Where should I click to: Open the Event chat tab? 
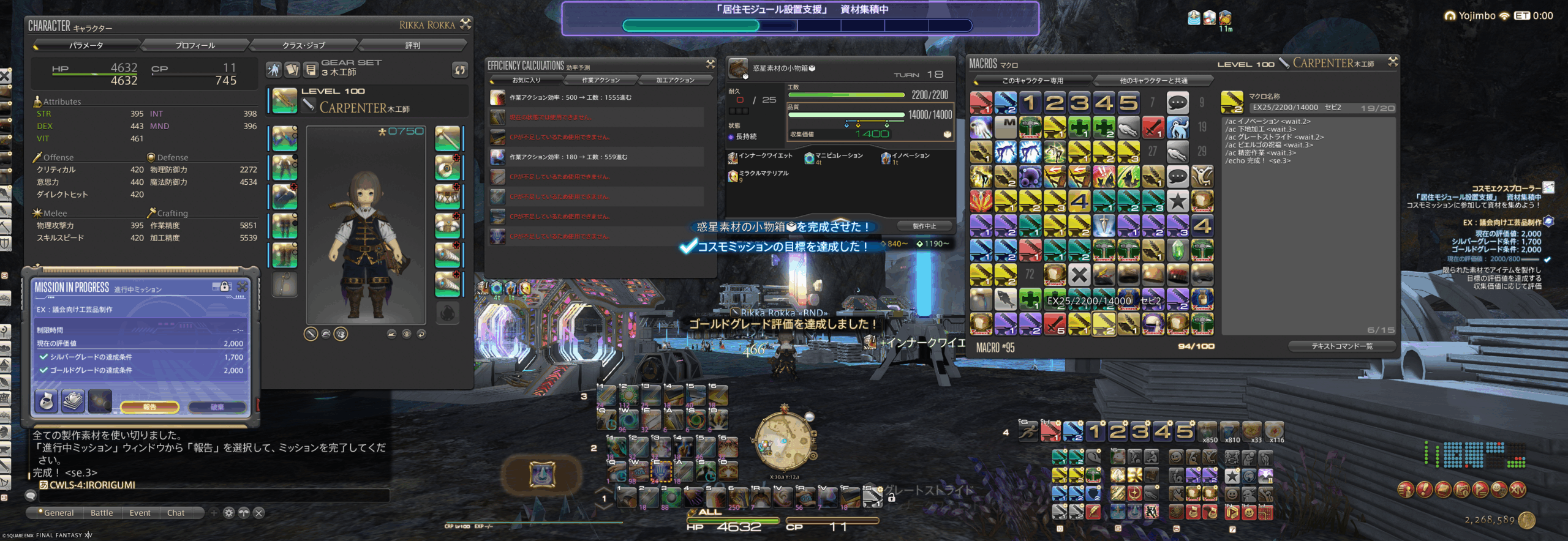(x=140, y=513)
